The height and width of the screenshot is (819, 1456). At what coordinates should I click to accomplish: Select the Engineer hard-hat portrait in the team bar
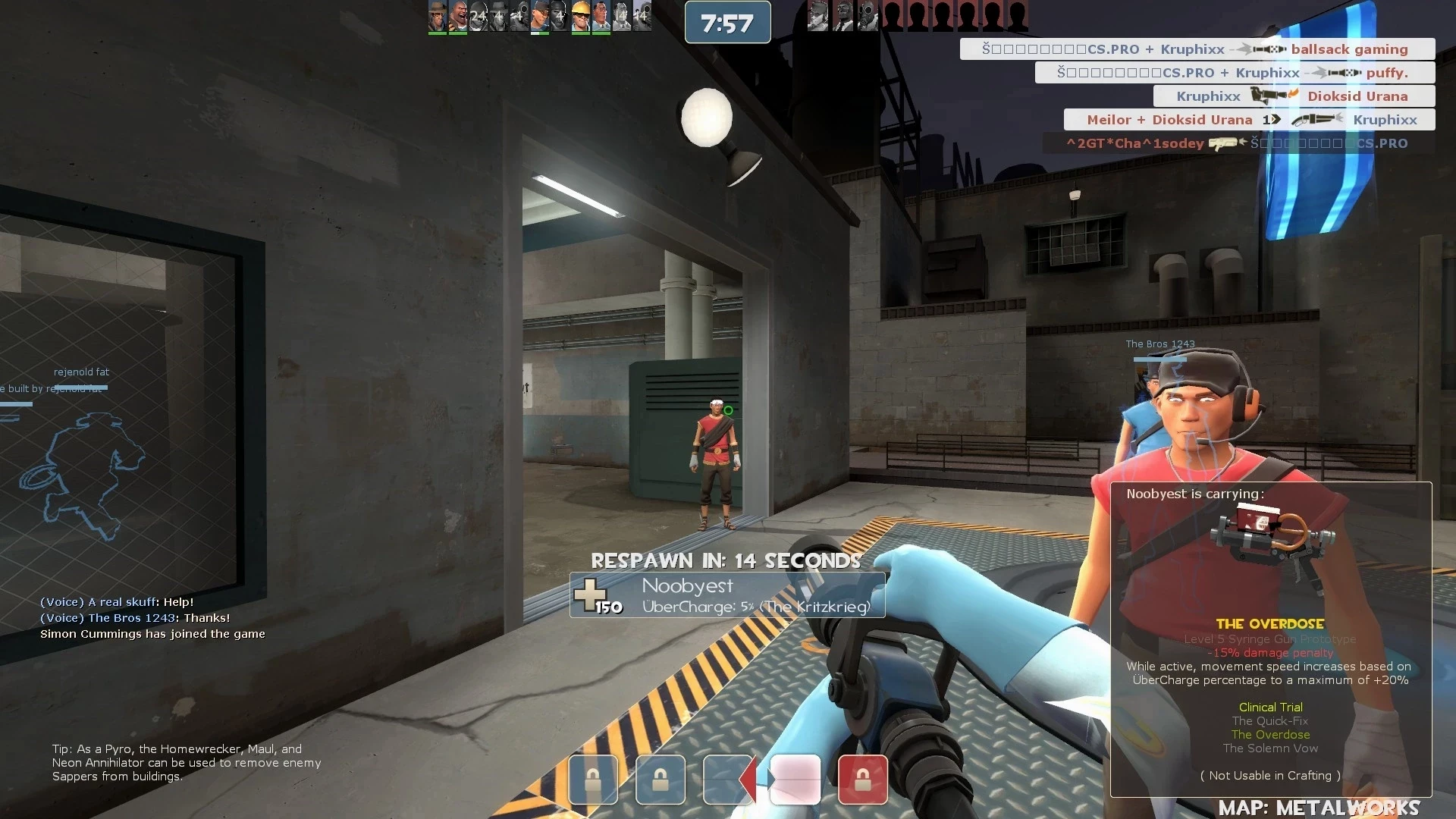(581, 16)
